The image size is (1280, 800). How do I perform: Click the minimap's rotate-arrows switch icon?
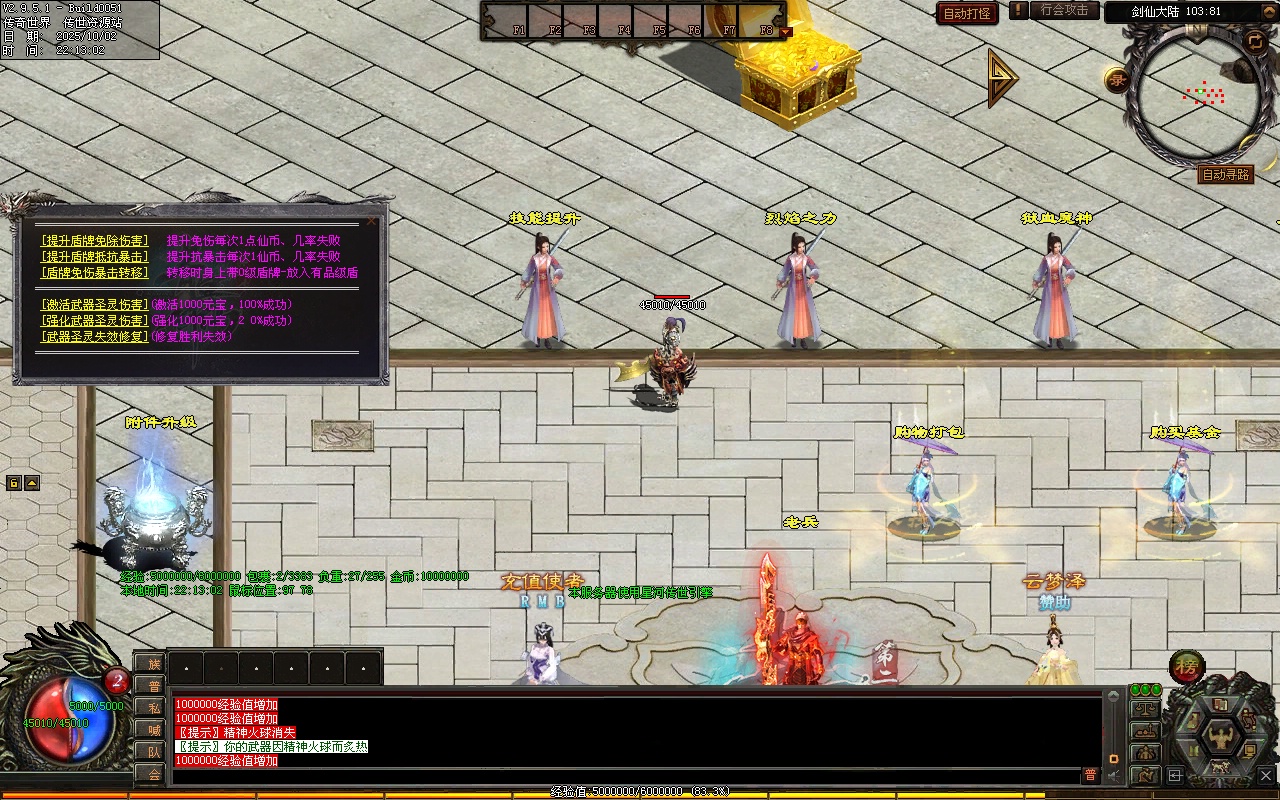tap(1254, 40)
